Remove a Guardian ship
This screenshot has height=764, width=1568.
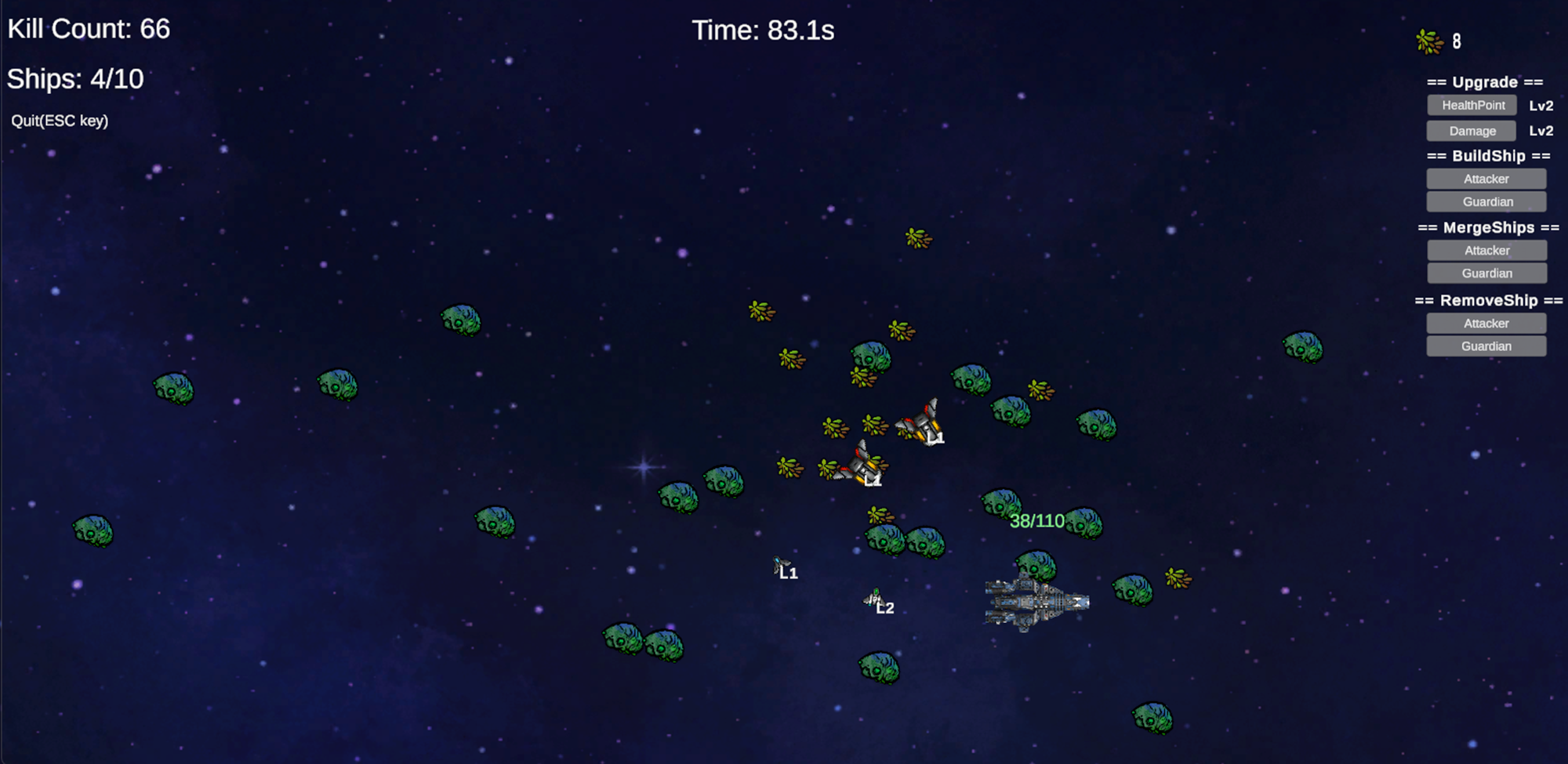(1486, 346)
